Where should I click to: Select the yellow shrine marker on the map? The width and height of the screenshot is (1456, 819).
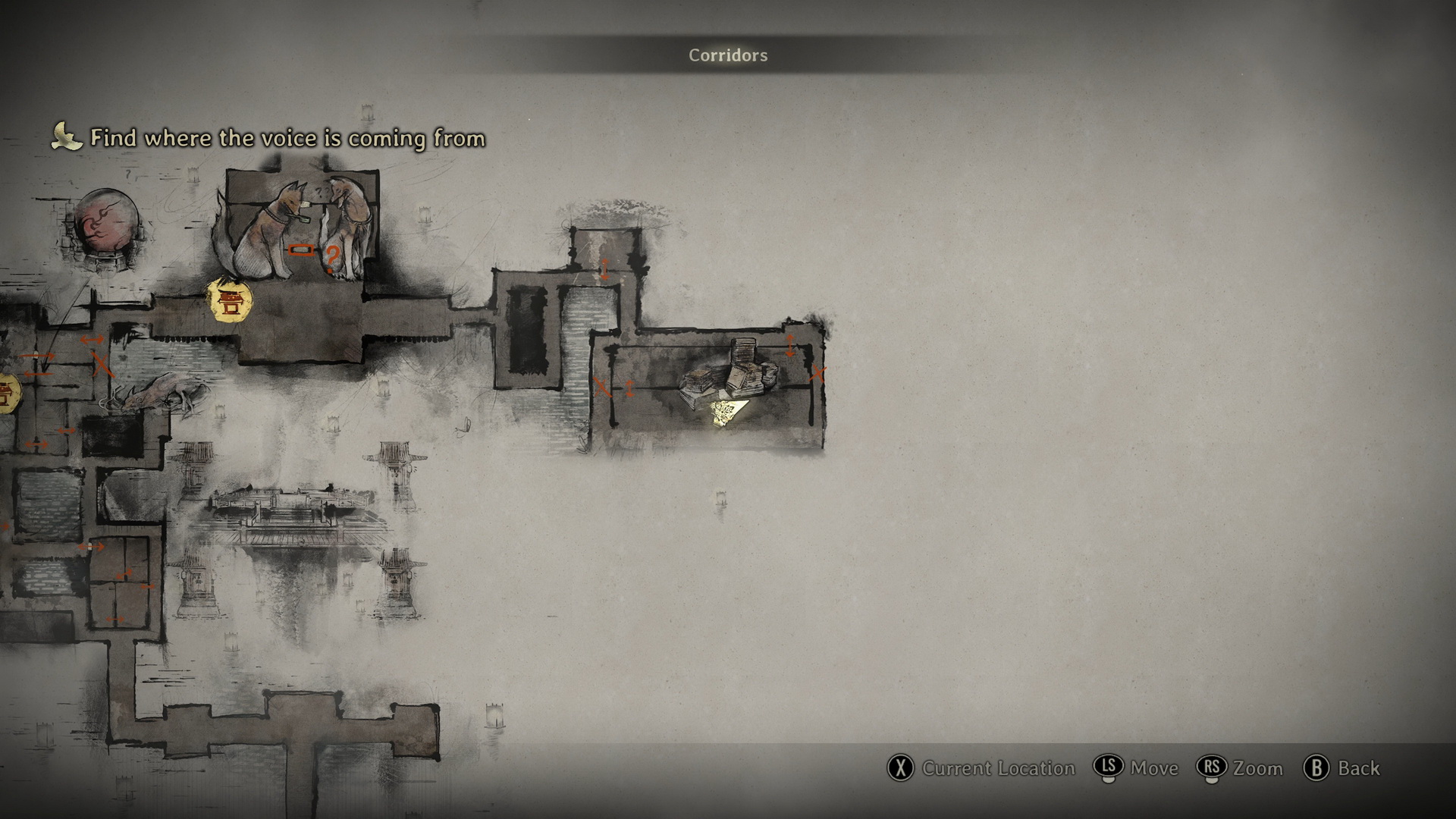point(231,301)
